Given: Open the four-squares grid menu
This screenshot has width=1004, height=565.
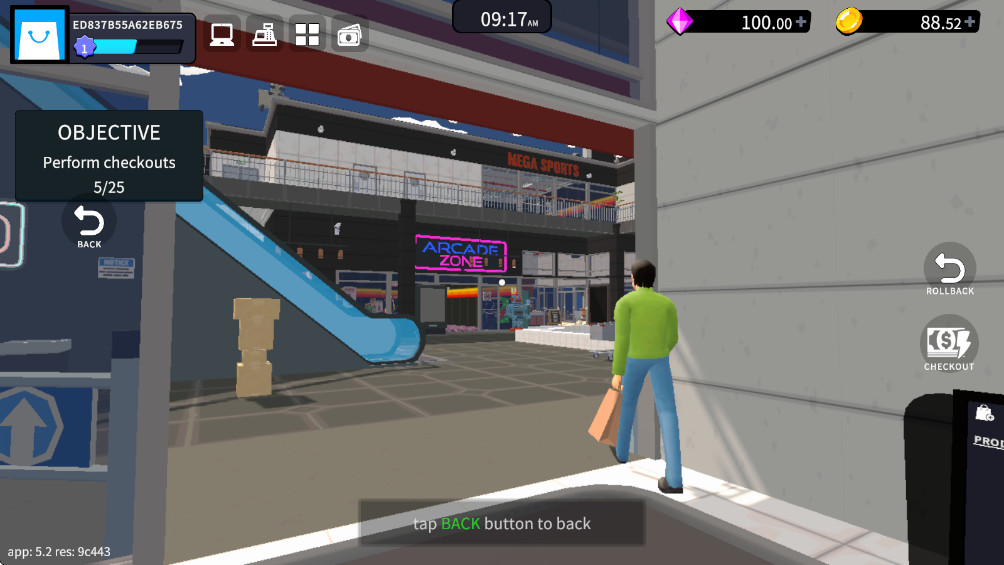Looking at the screenshot, I should point(307,34).
